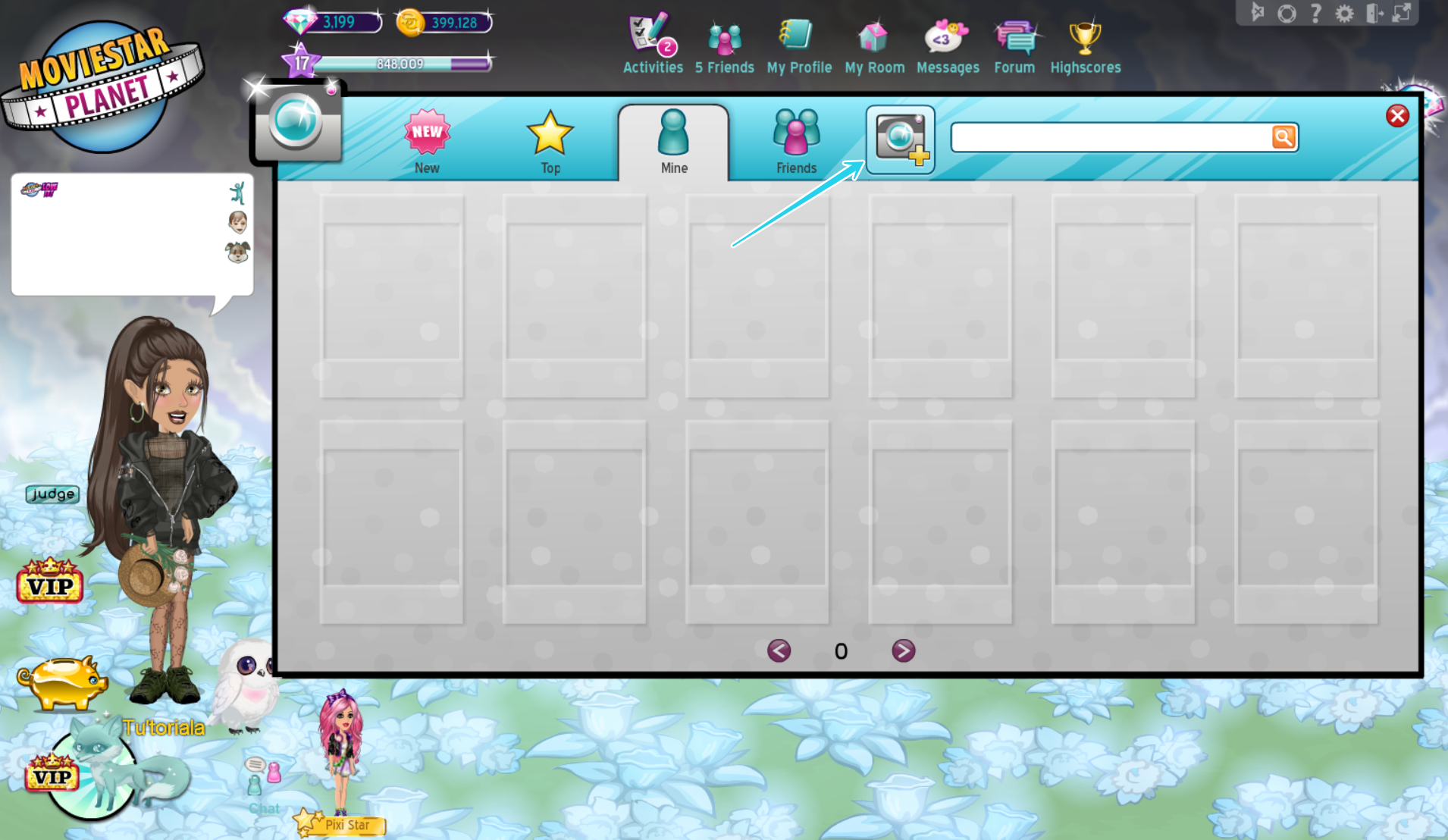The height and width of the screenshot is (840, 1448).
Task: Go to the next page of photos
Action: click(x=903, y=650)
